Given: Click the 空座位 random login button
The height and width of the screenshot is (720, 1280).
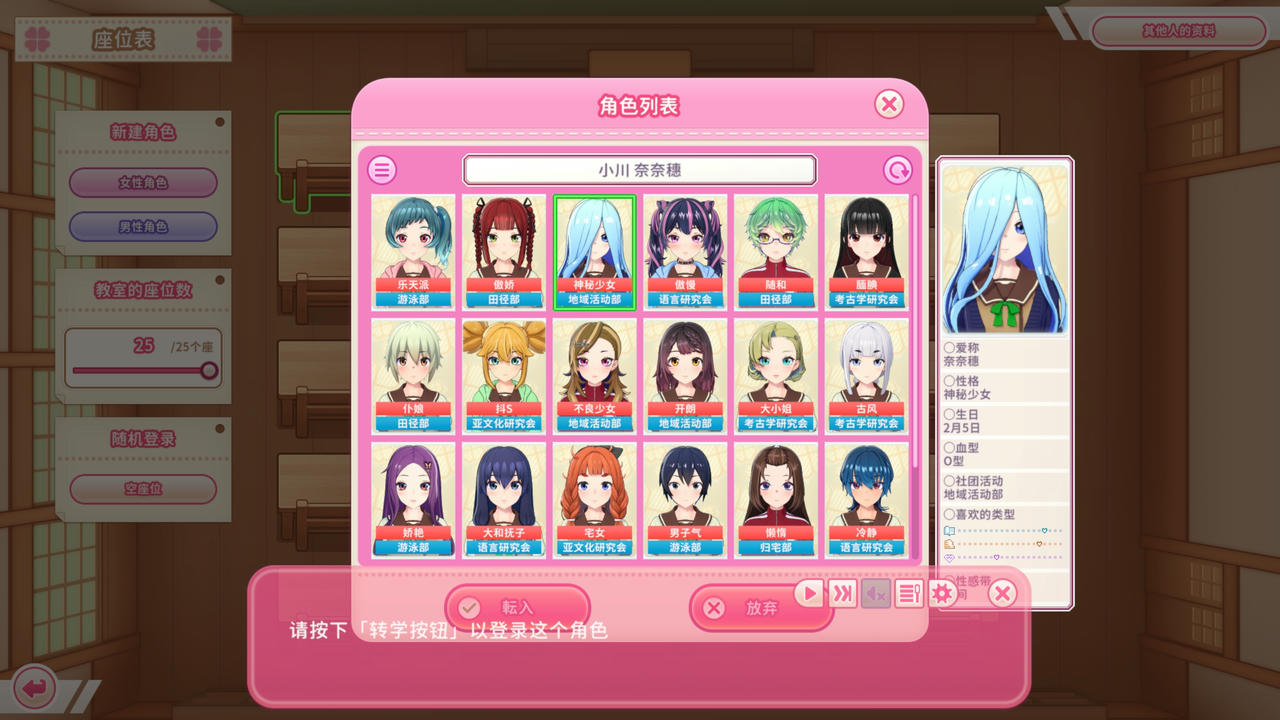Looking at the screenshot, I should pyautogui.click(x=142, y=489).
